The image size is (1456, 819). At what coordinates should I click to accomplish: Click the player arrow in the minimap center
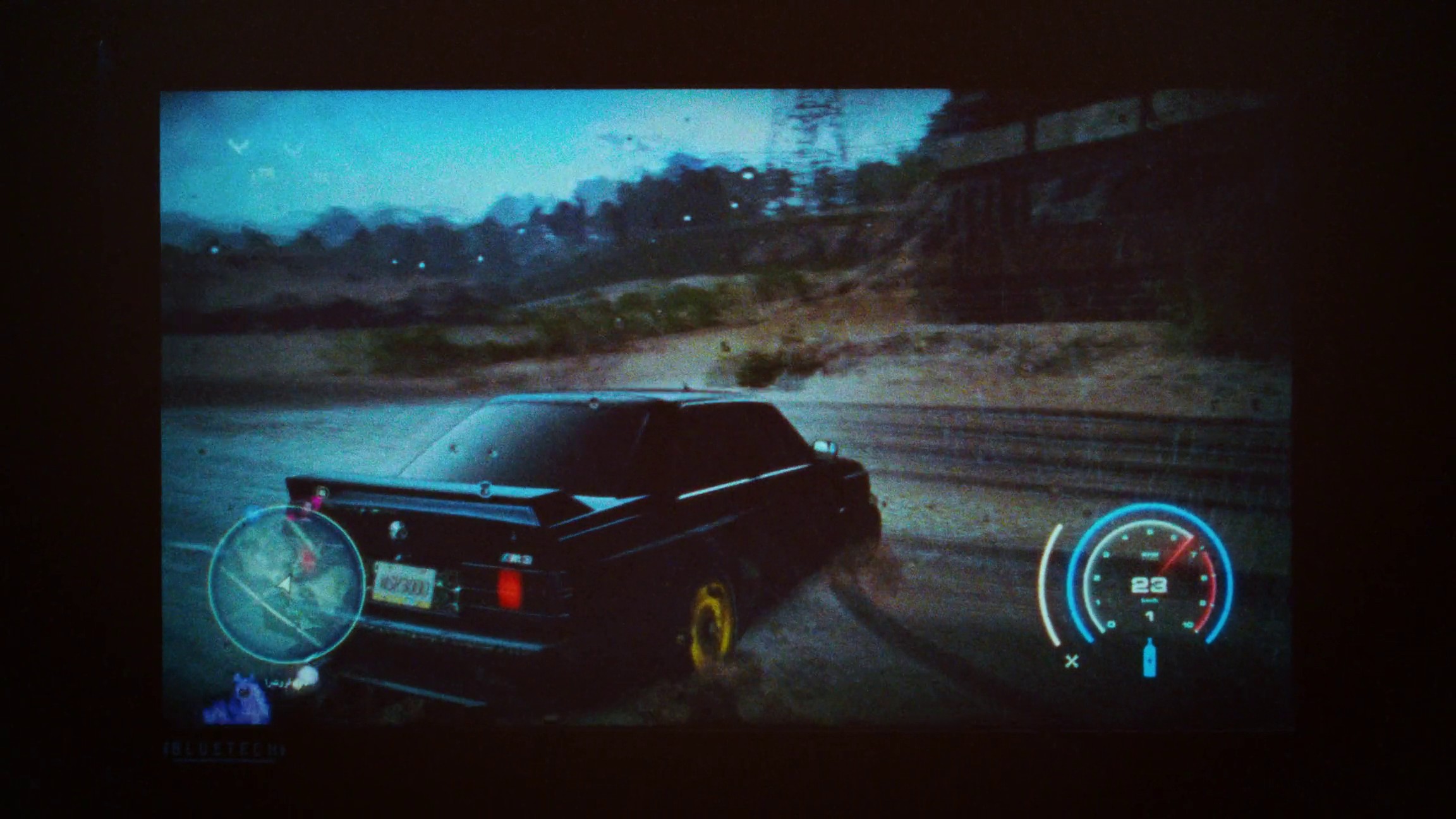tap(286, 584)
